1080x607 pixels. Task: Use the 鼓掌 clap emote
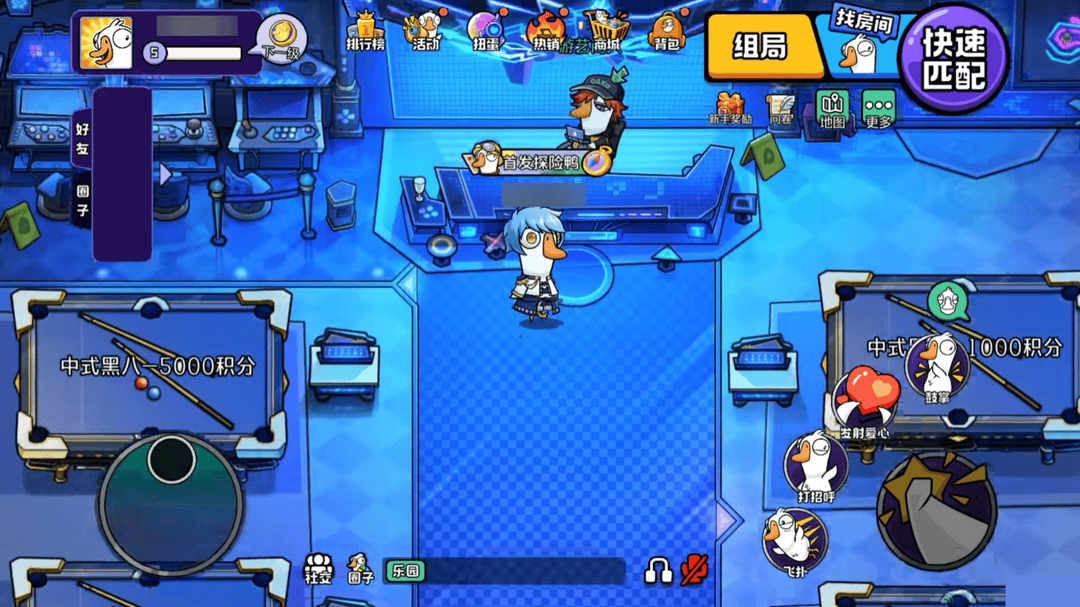[937, 367]
